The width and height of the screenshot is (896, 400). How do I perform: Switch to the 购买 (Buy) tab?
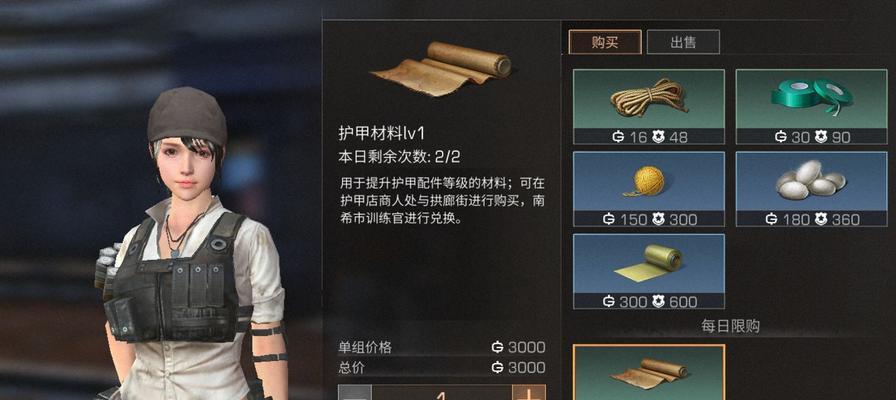pyautogui.click(x=605, y=42)
